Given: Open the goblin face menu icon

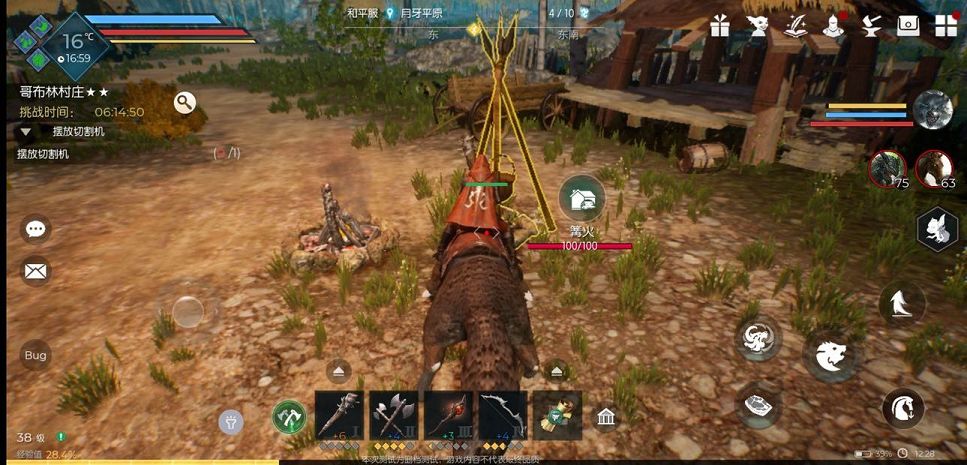Looking at the screenshot, I should coord(757,27).
